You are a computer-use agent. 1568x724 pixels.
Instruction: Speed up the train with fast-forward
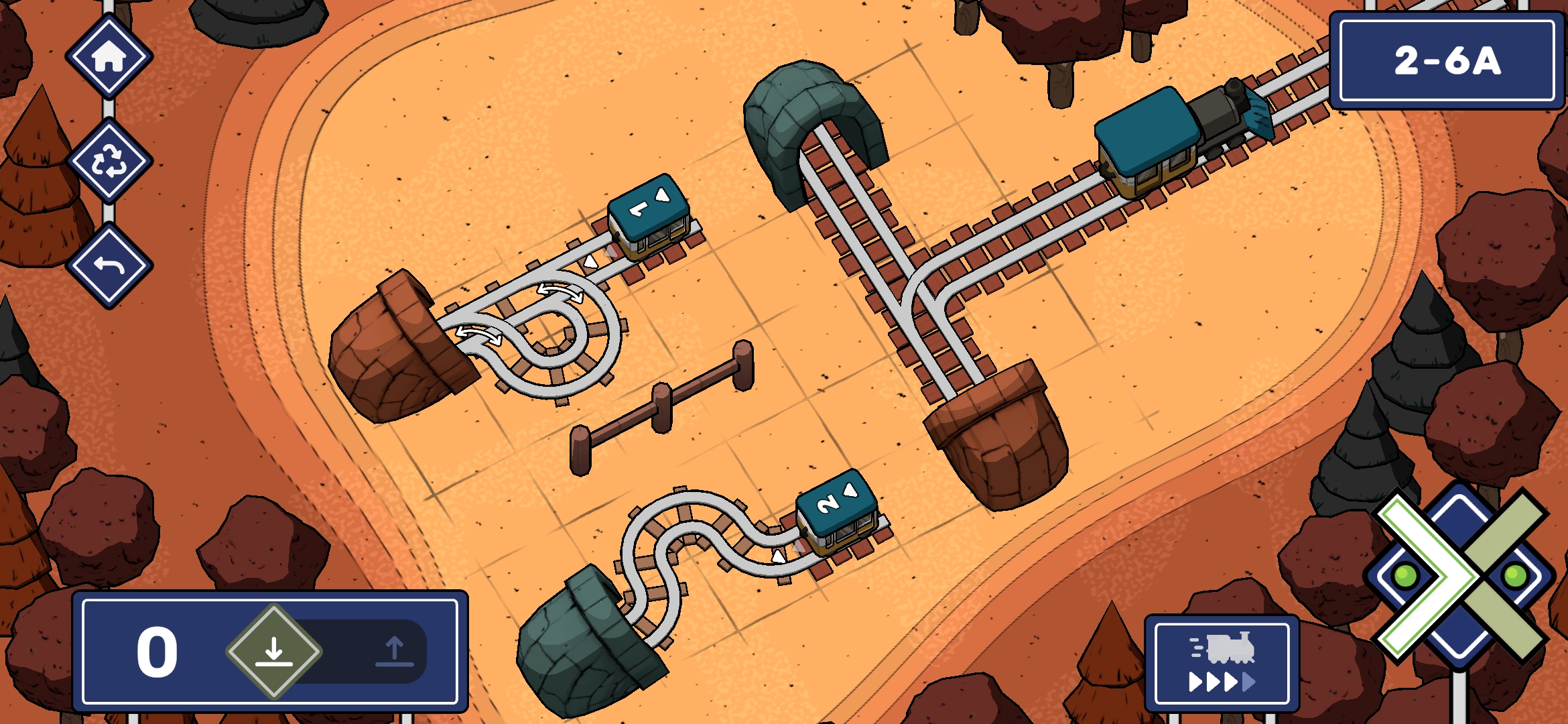click(1222, 663)
